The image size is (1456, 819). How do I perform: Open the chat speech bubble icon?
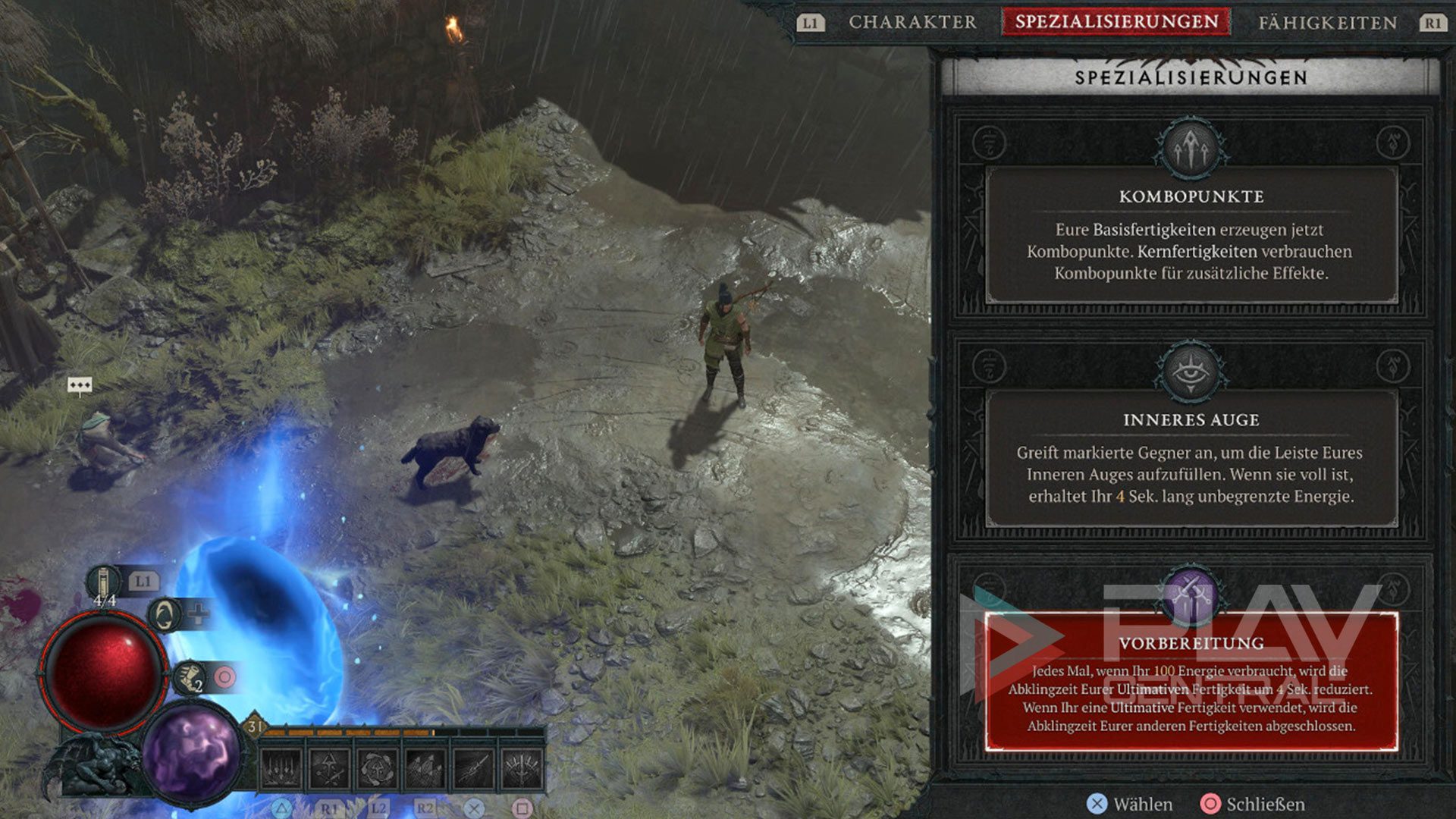(x=80, y=385)
